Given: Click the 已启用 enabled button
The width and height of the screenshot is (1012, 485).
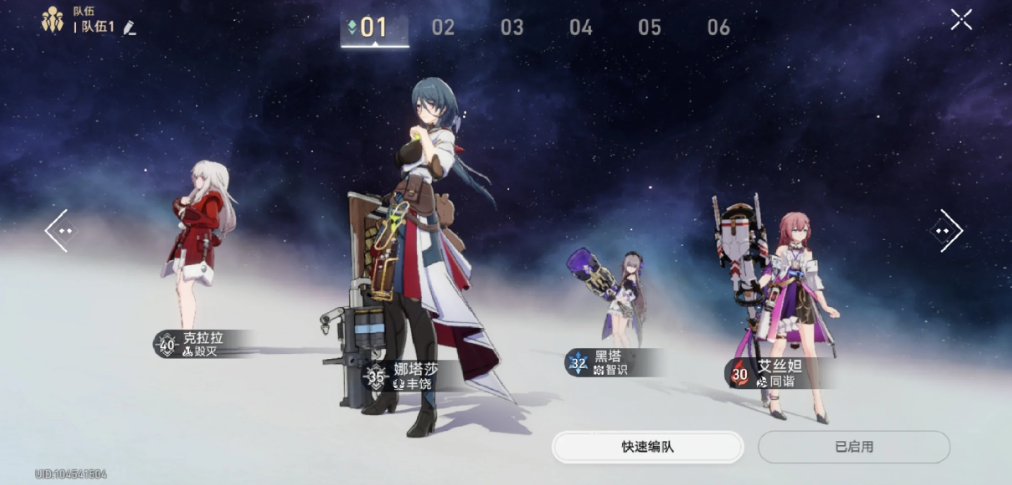Looking at the screenshot, I should (x=853, y=447).
